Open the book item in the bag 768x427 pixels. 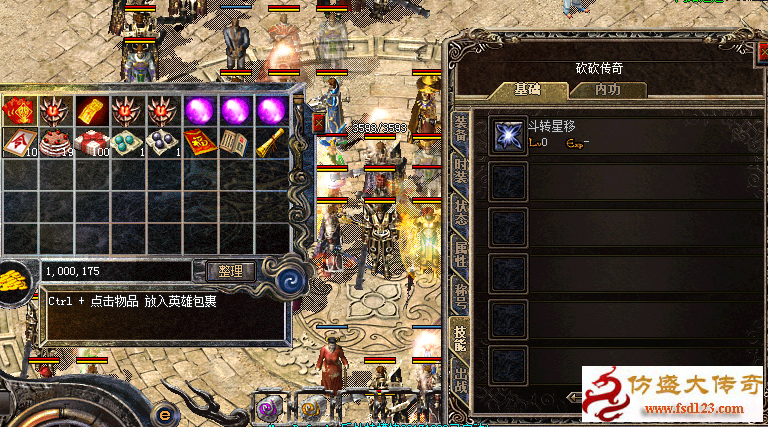tap(235, 143)
